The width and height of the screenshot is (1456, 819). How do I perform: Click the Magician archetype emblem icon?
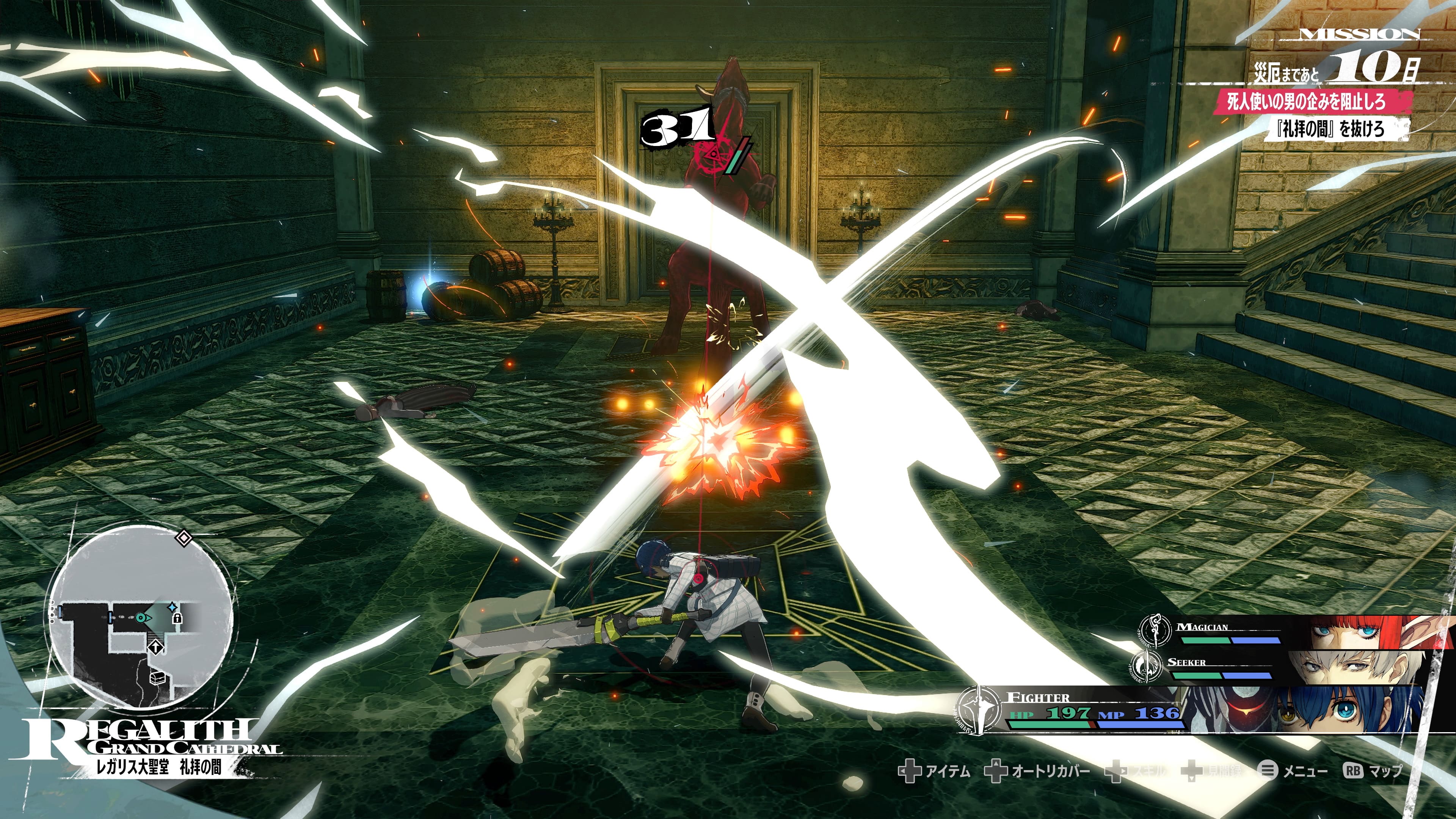[1155, 631]
